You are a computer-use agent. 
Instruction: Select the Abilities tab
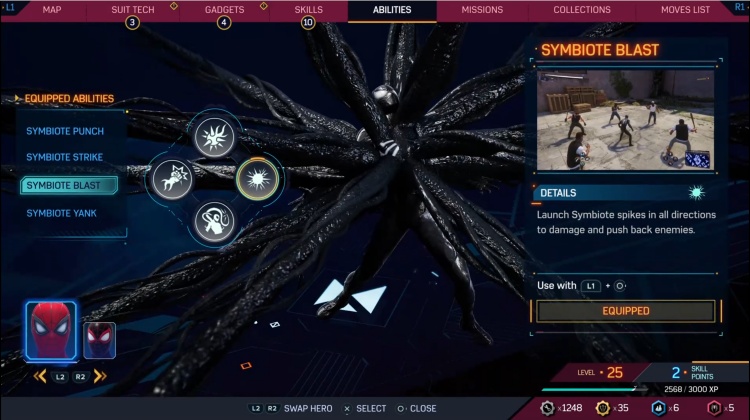pos(392,10)
